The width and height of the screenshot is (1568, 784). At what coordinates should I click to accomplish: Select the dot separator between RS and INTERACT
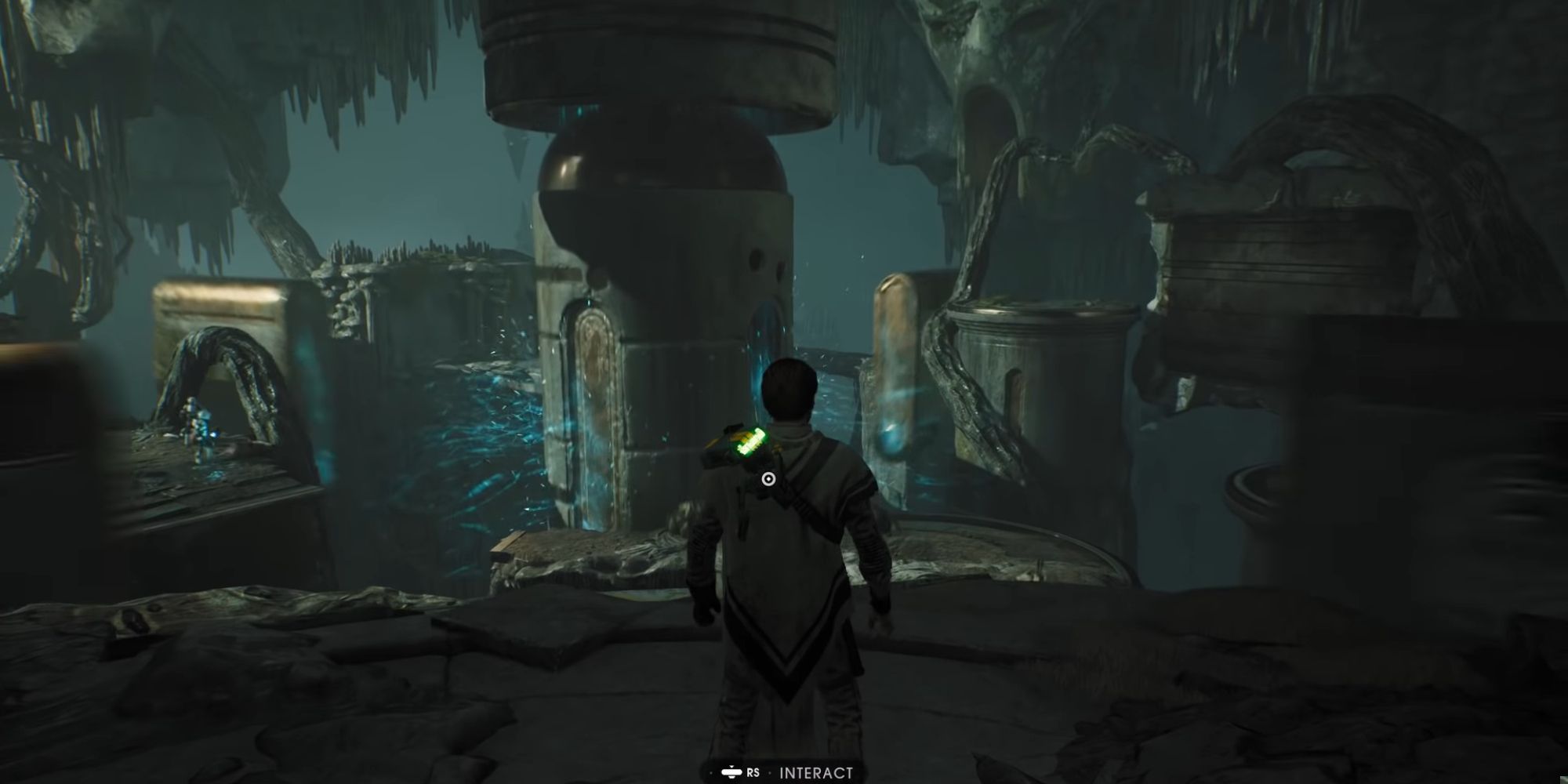[770, 772]
